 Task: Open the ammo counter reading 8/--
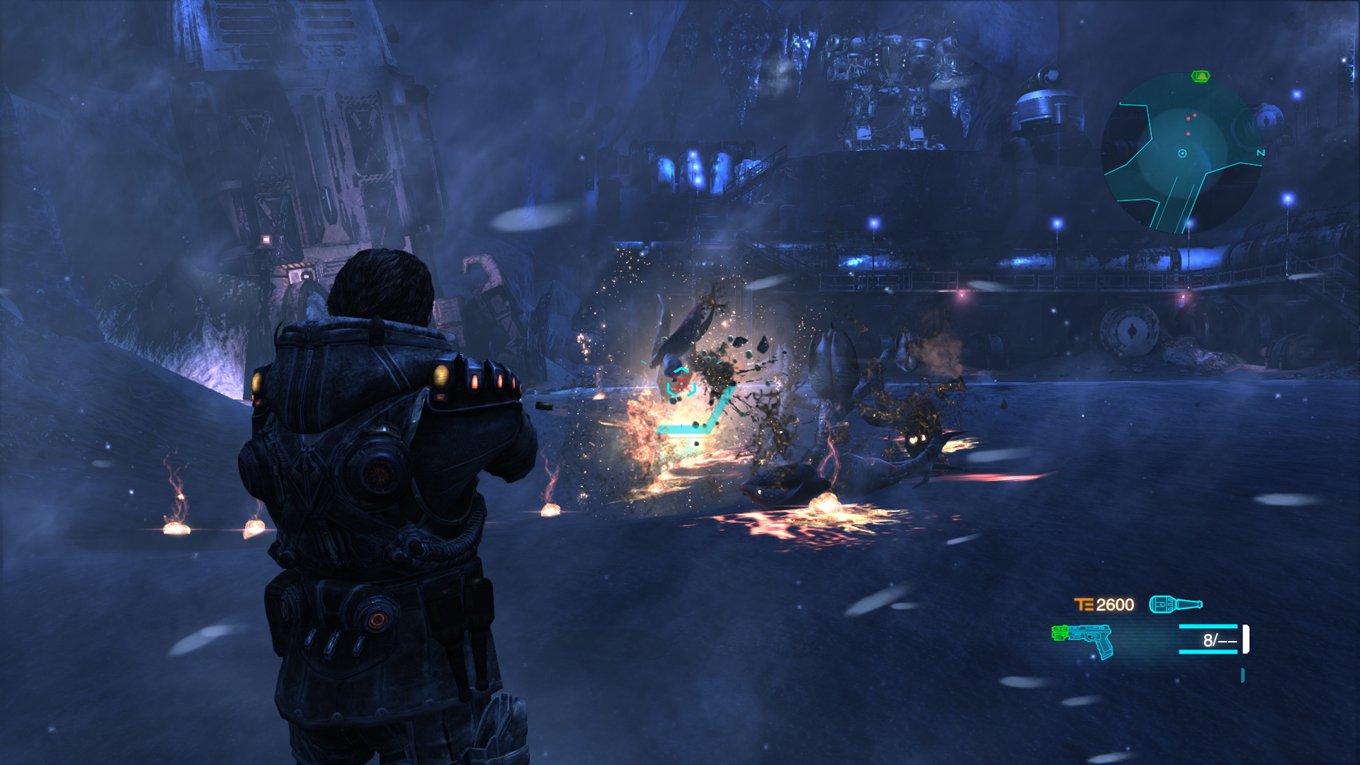coord(1220,640)
